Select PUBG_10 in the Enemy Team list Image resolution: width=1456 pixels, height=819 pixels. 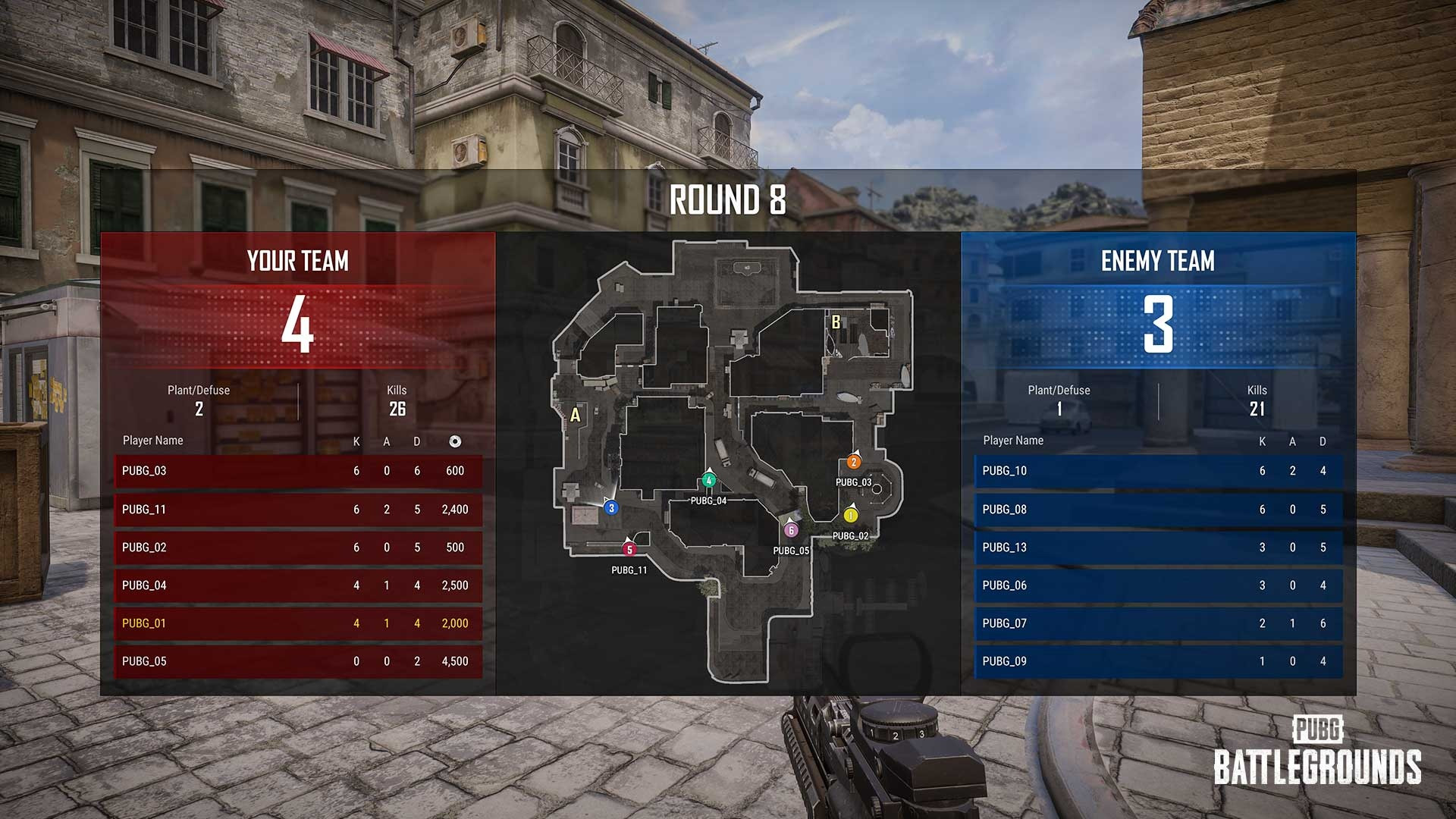[1158, 471]
